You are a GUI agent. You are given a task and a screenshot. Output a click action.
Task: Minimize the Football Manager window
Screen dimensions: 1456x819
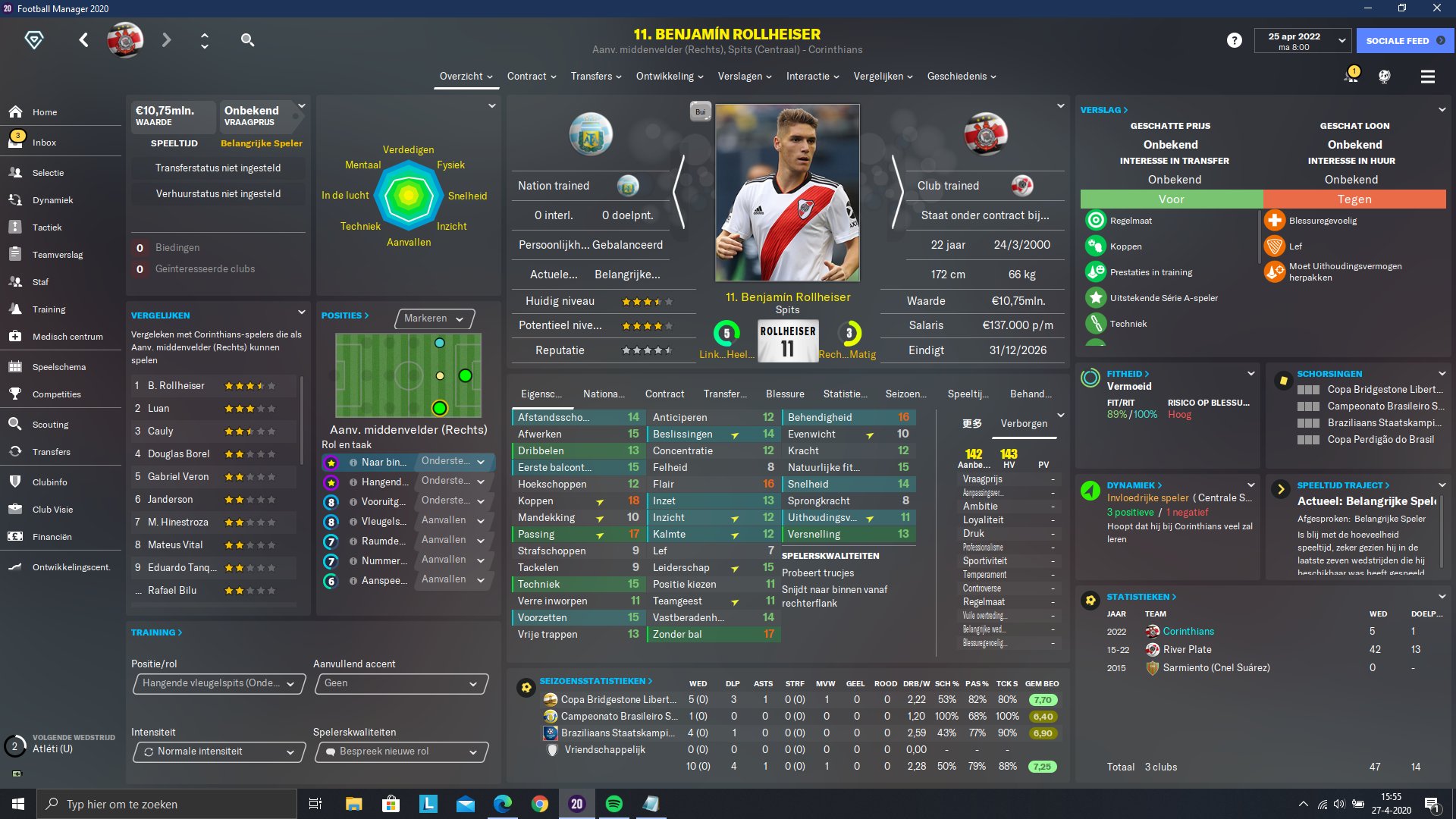1368,8
